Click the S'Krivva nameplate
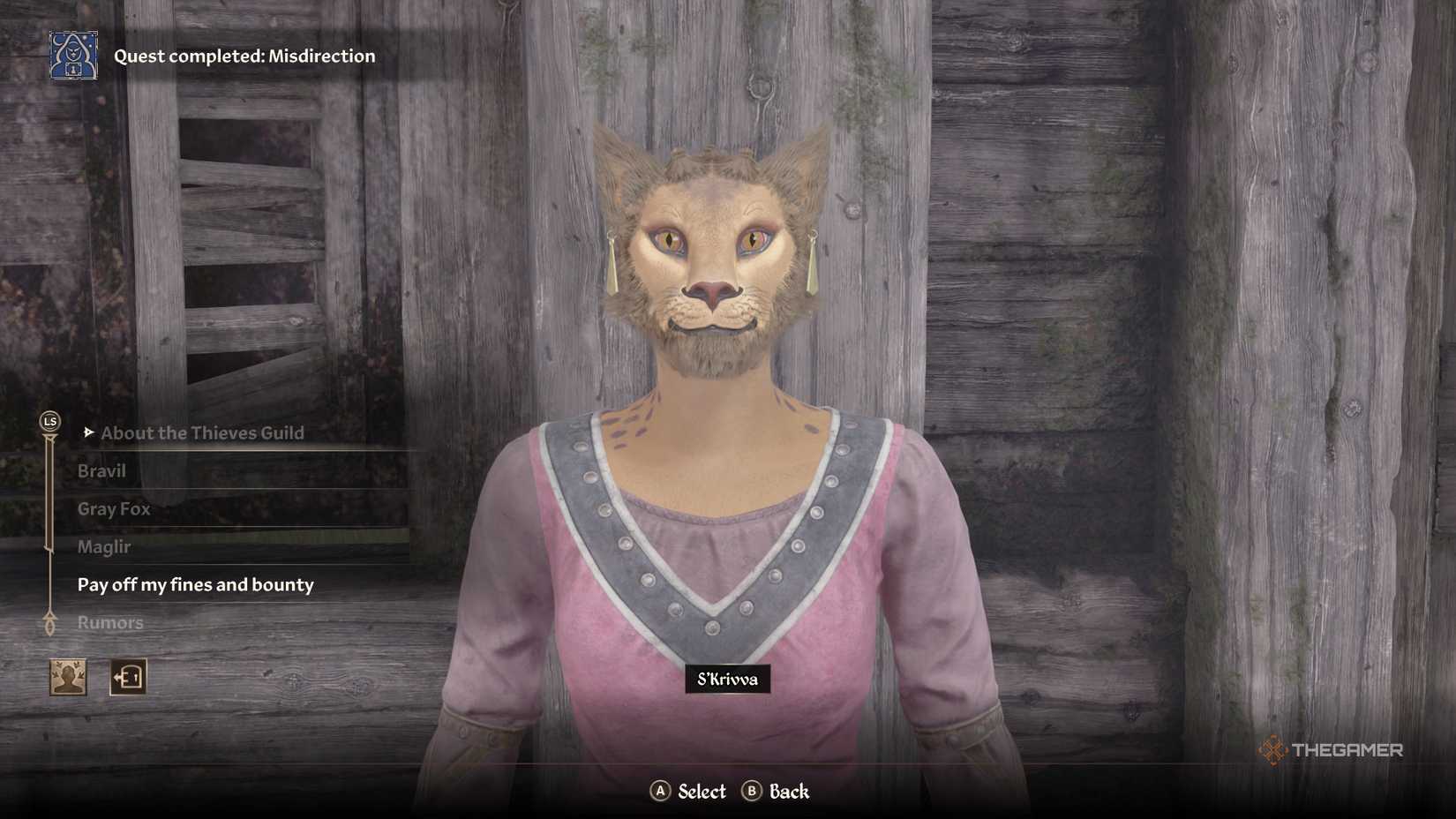 click(725, 680)
